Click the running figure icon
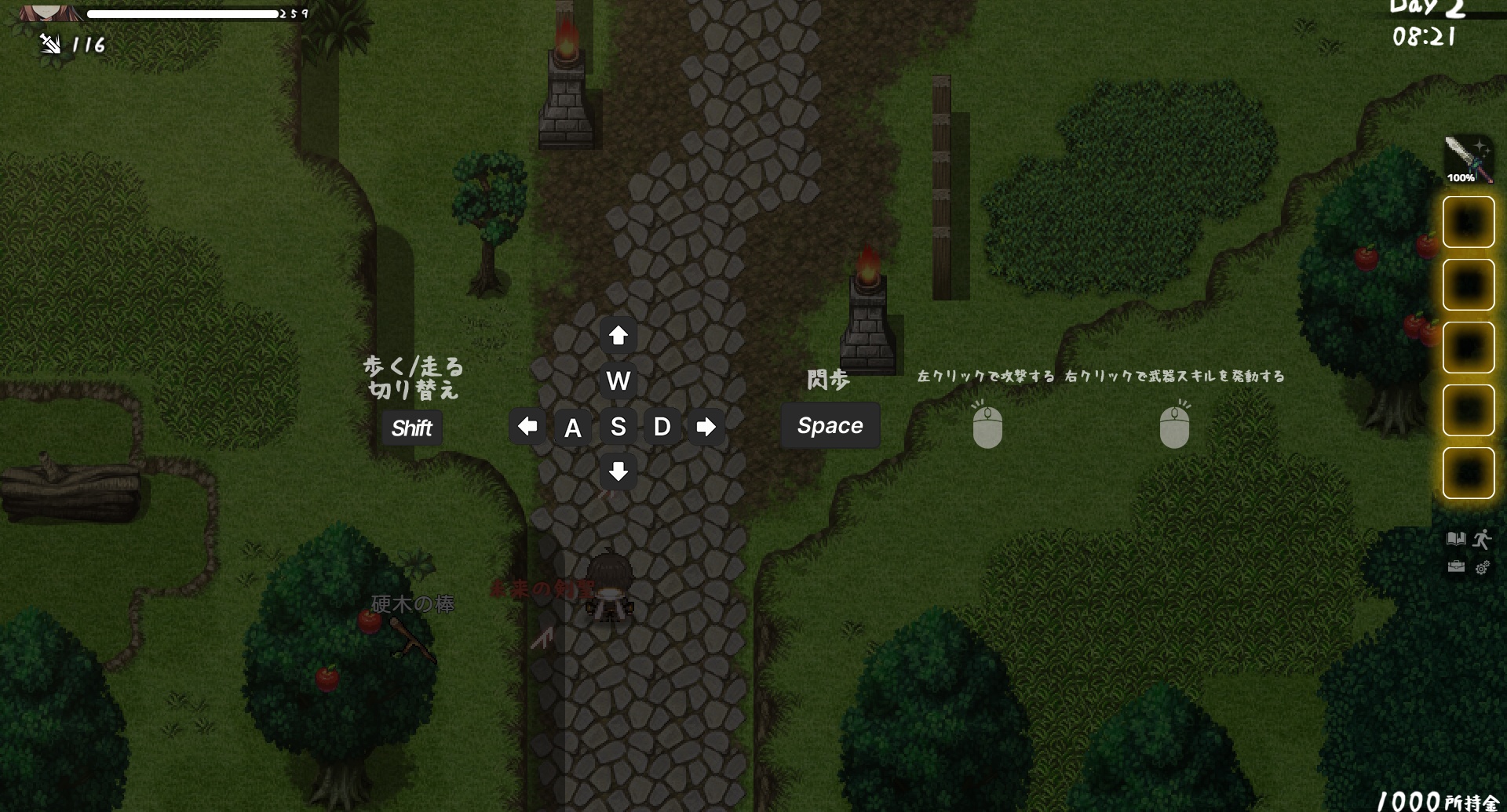Screen dimensions: 1507x812 (x=1482, y=539)
